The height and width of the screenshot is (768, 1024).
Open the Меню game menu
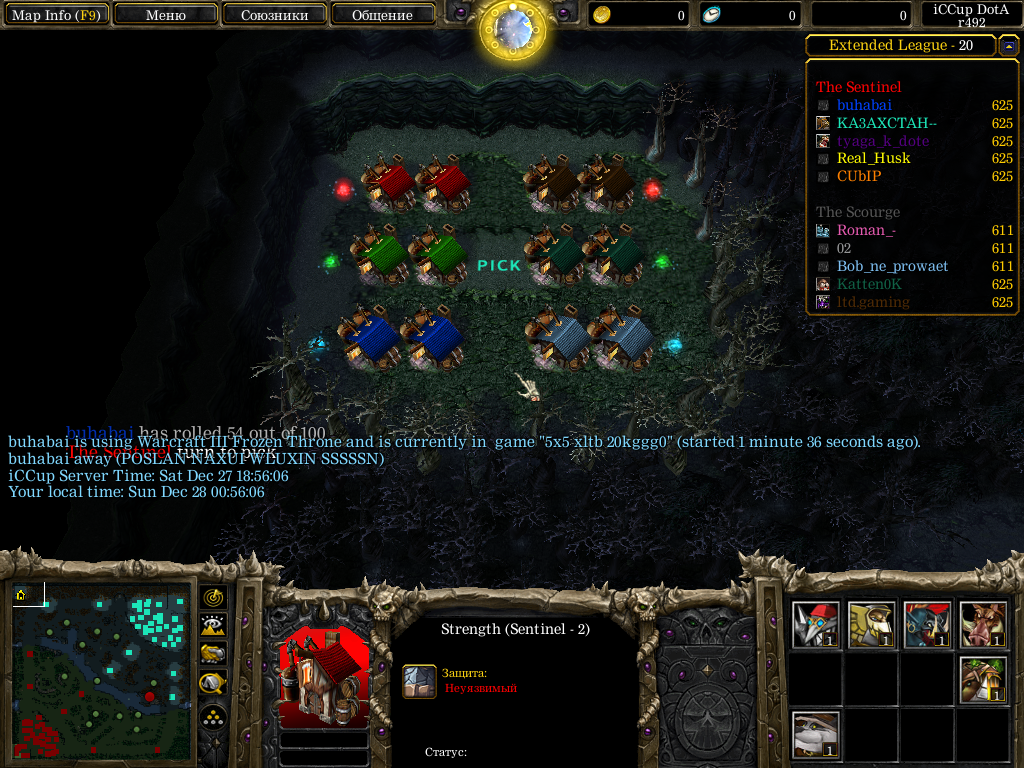point(166,15)
